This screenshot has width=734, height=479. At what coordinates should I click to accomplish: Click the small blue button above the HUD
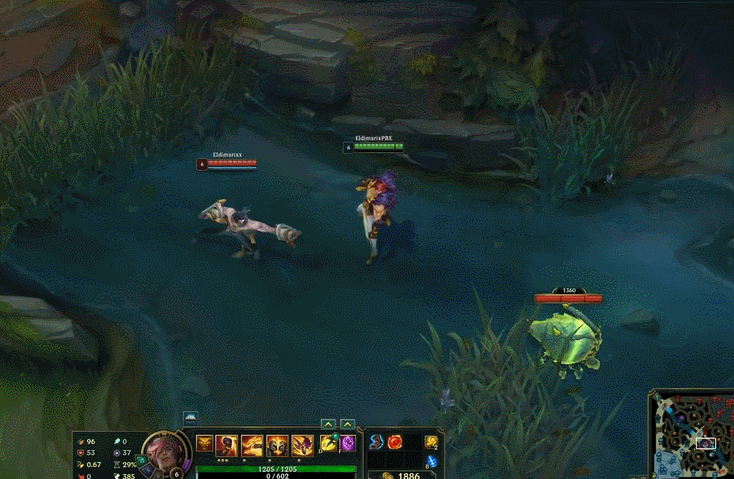click(x=190, y=418)
